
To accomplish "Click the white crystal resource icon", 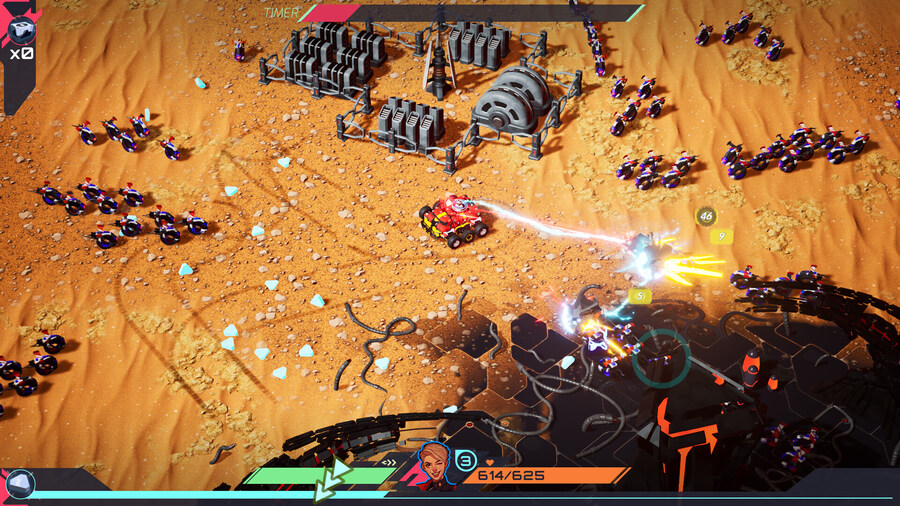I will coord(19,485).
